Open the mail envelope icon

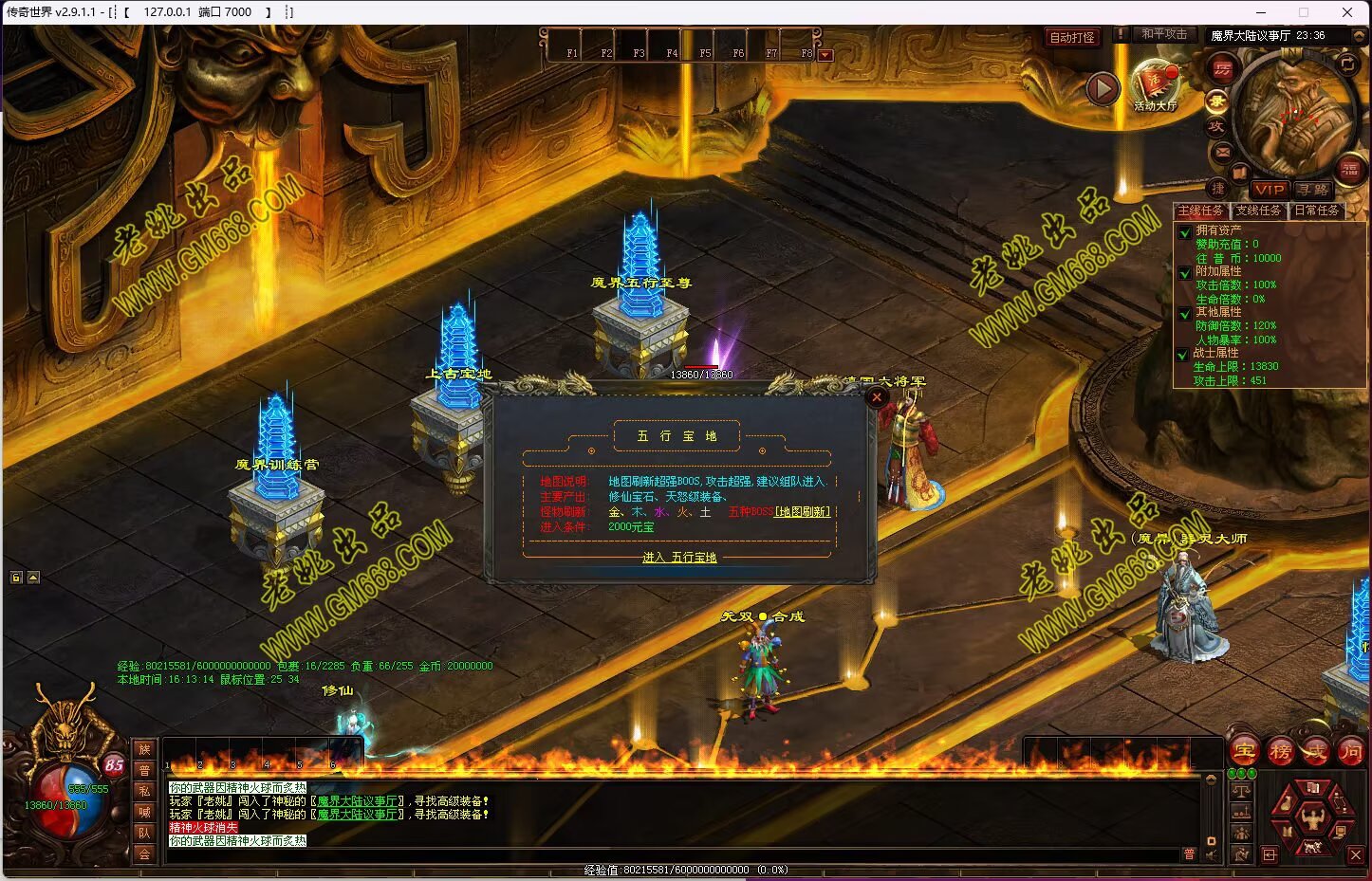(1221, 152)
